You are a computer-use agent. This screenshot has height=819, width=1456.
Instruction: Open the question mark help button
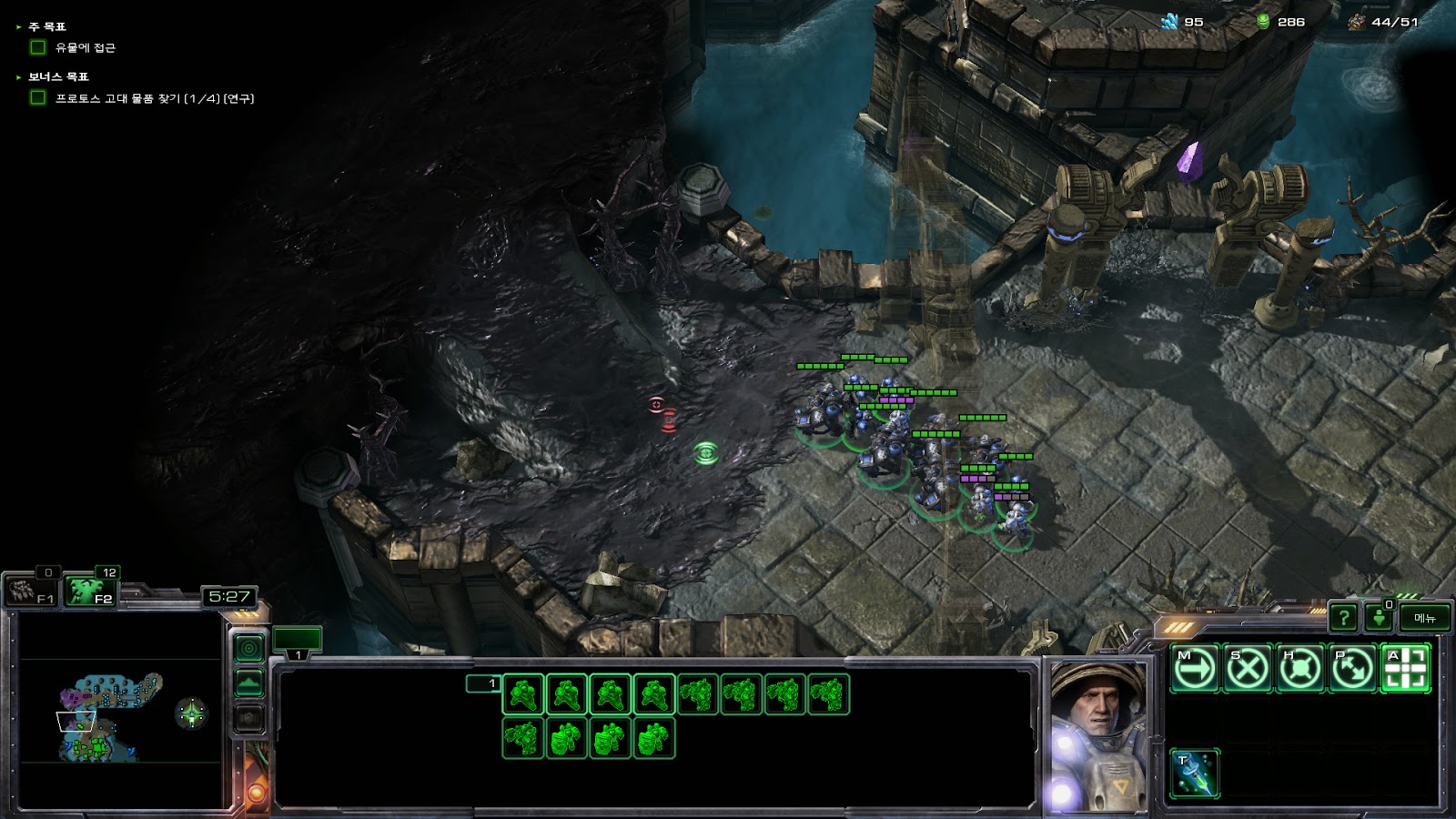(x=1343, y=619)
